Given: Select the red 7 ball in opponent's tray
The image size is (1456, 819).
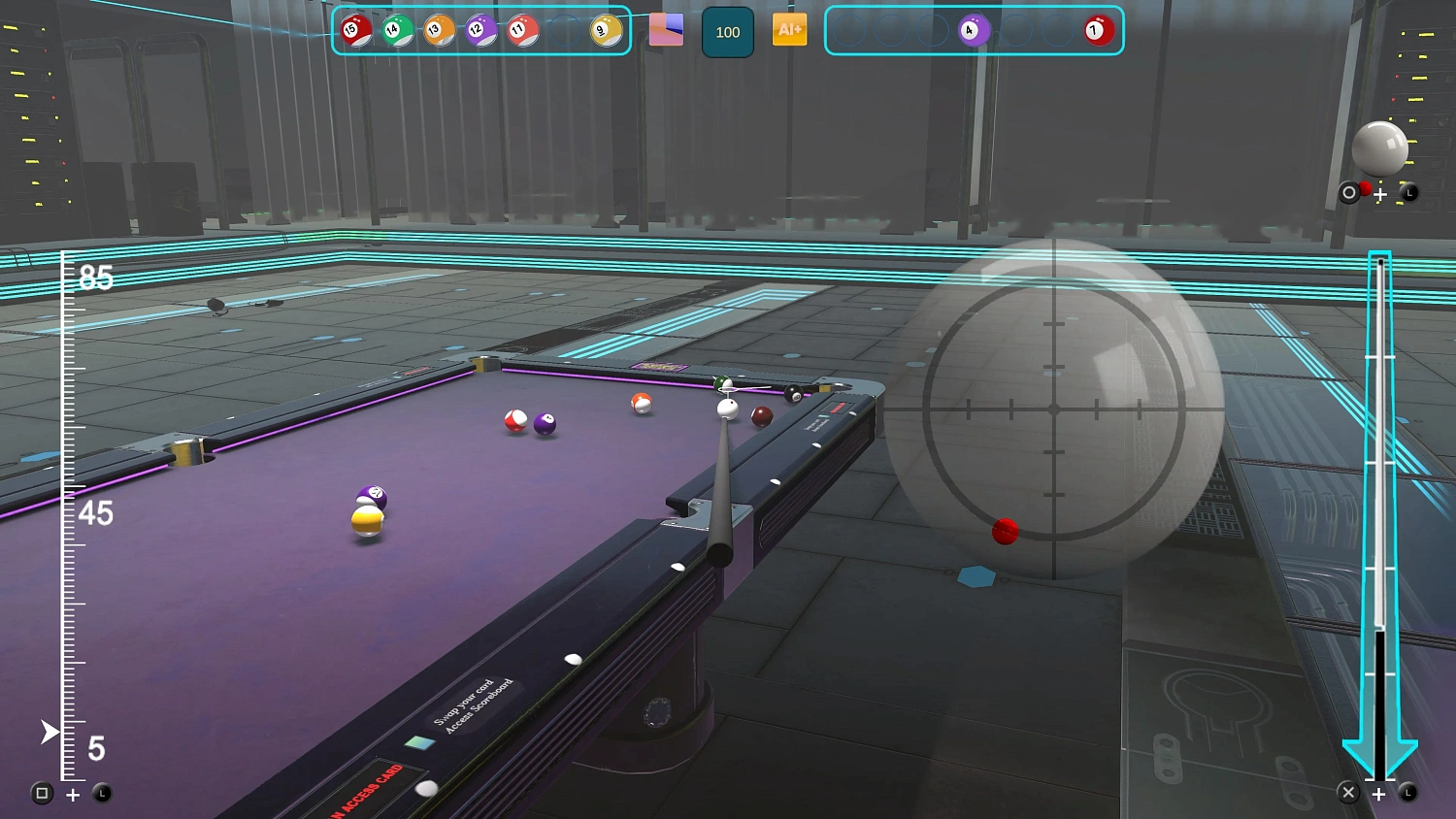Looking at the screenshot, I should click(1095, 30).
